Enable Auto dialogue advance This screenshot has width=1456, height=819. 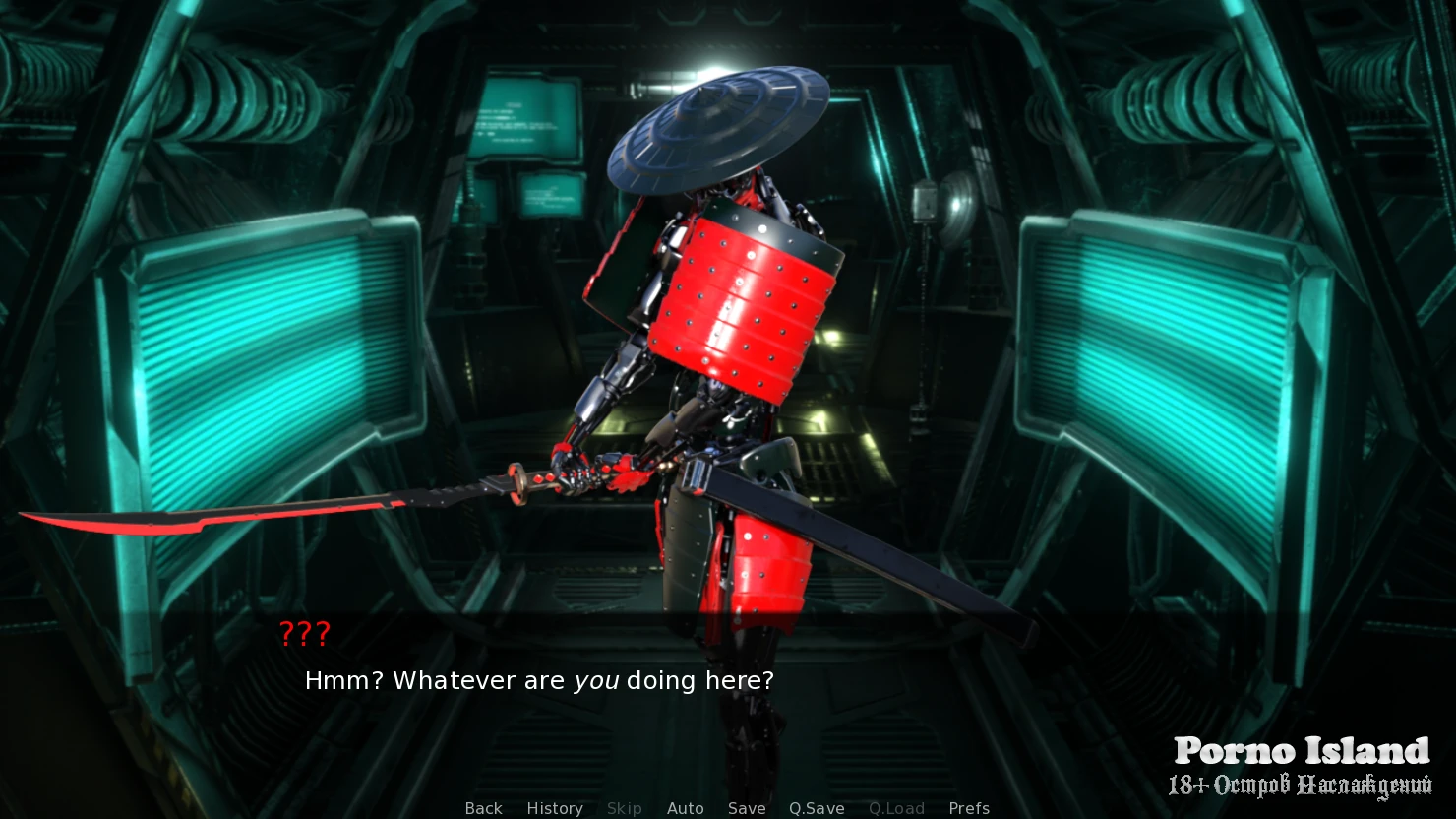(x=685, y=808)
